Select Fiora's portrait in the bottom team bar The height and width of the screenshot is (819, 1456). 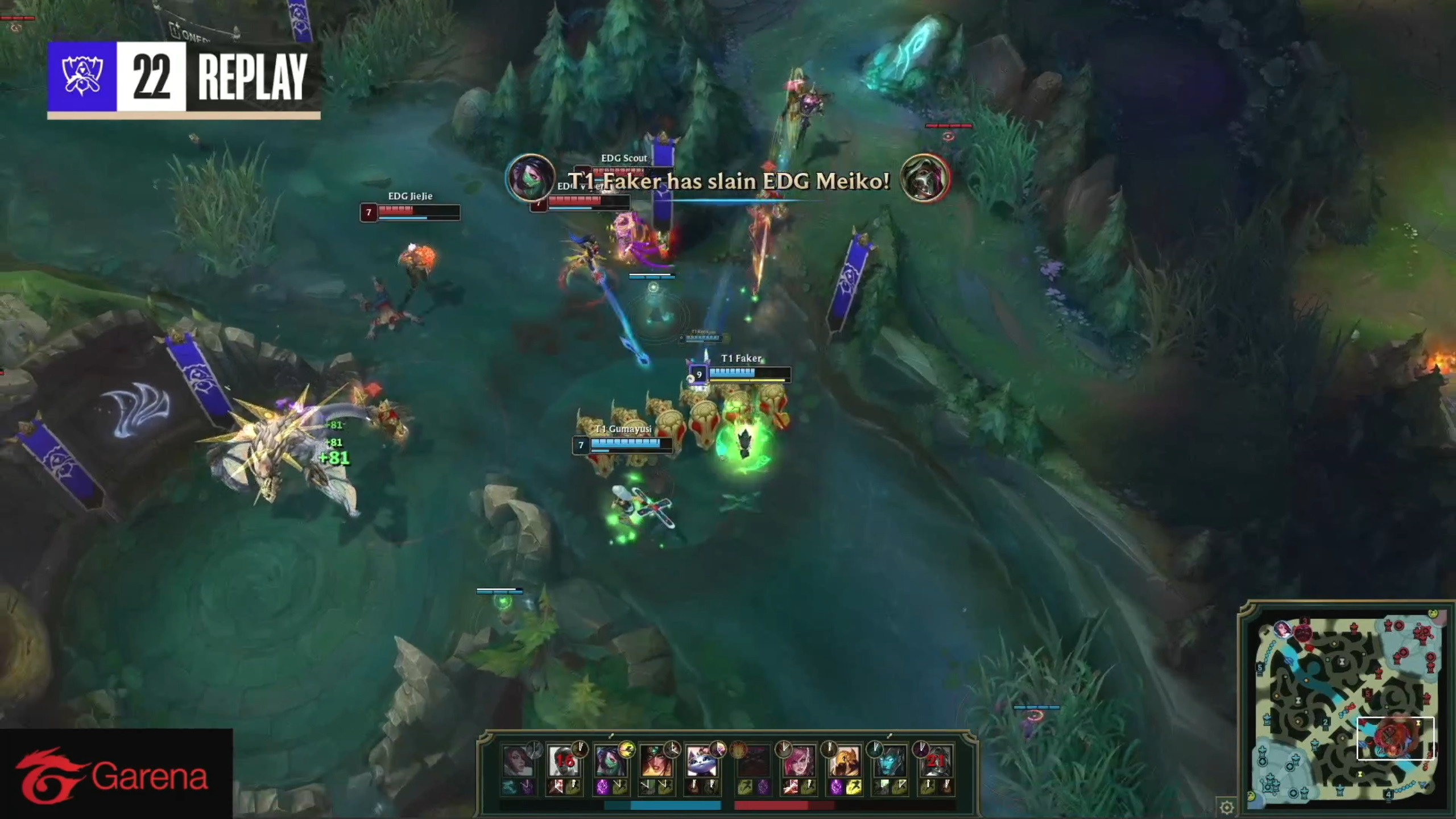(x=518, y=761)
